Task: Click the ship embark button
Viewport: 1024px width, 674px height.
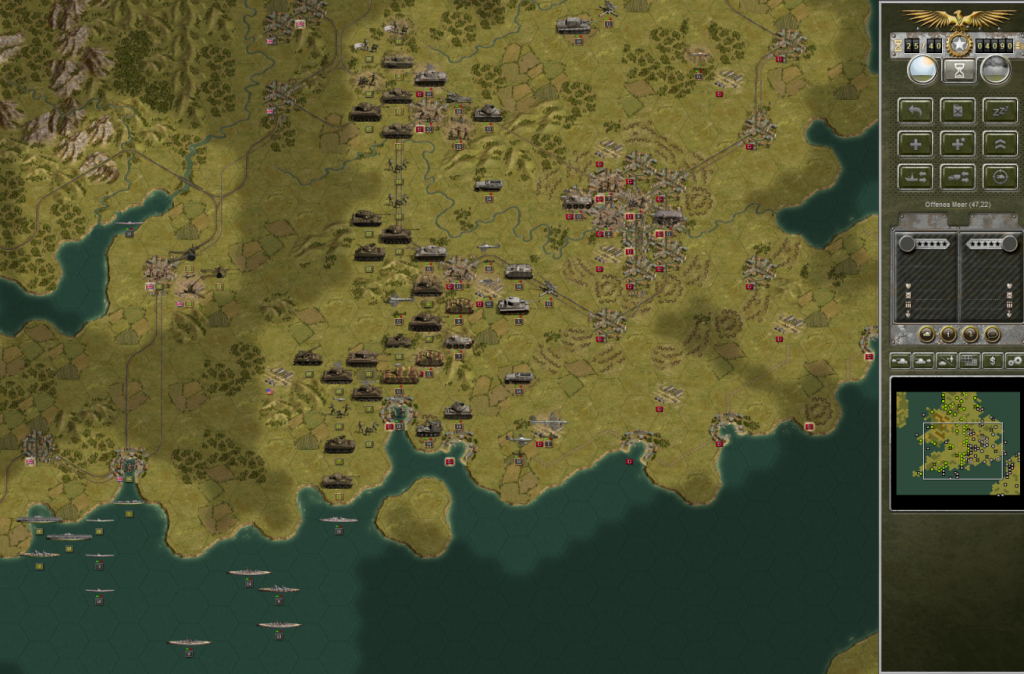Action: tap(916, 176)
